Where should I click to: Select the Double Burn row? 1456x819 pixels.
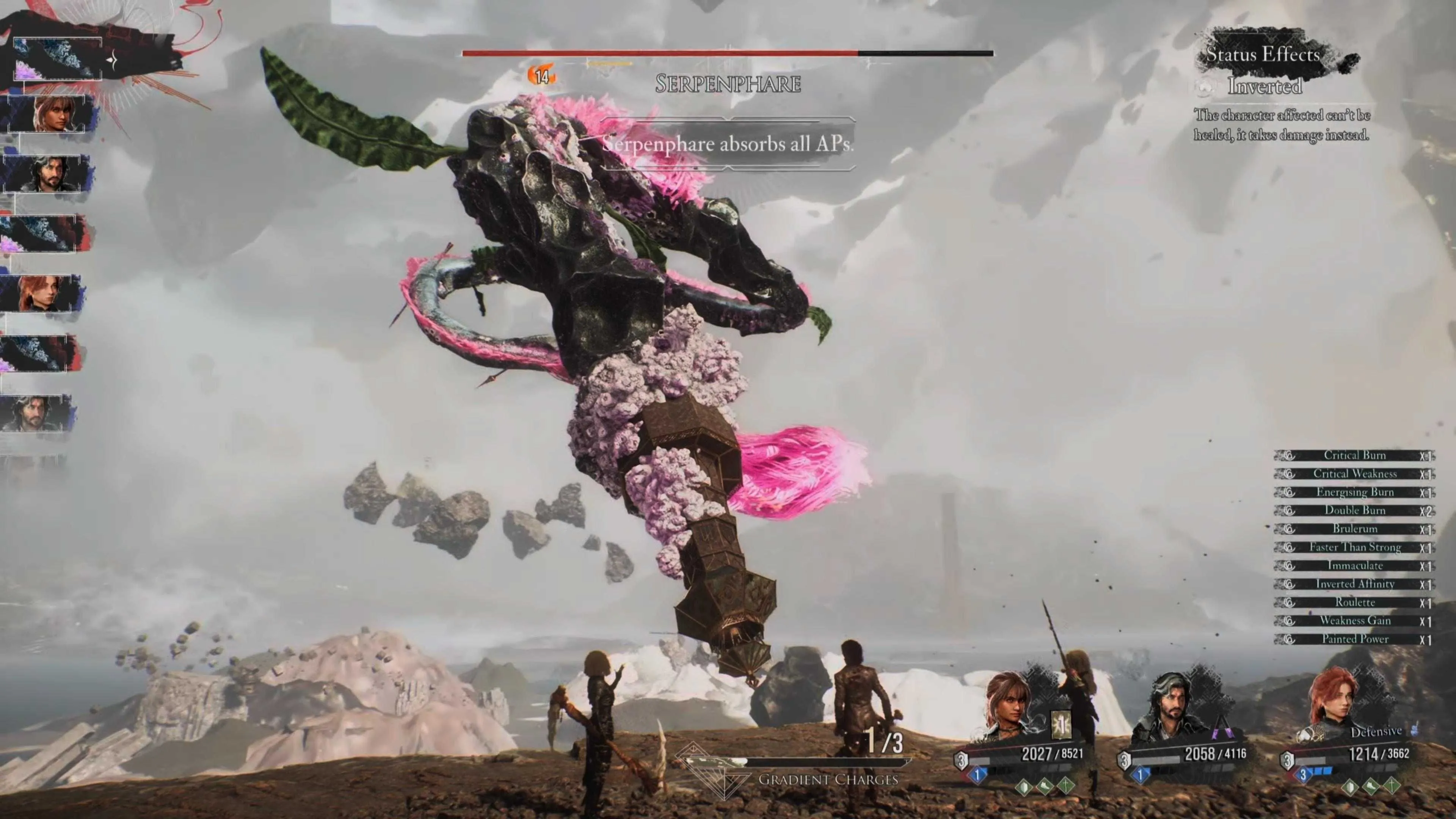point(1354,510)
